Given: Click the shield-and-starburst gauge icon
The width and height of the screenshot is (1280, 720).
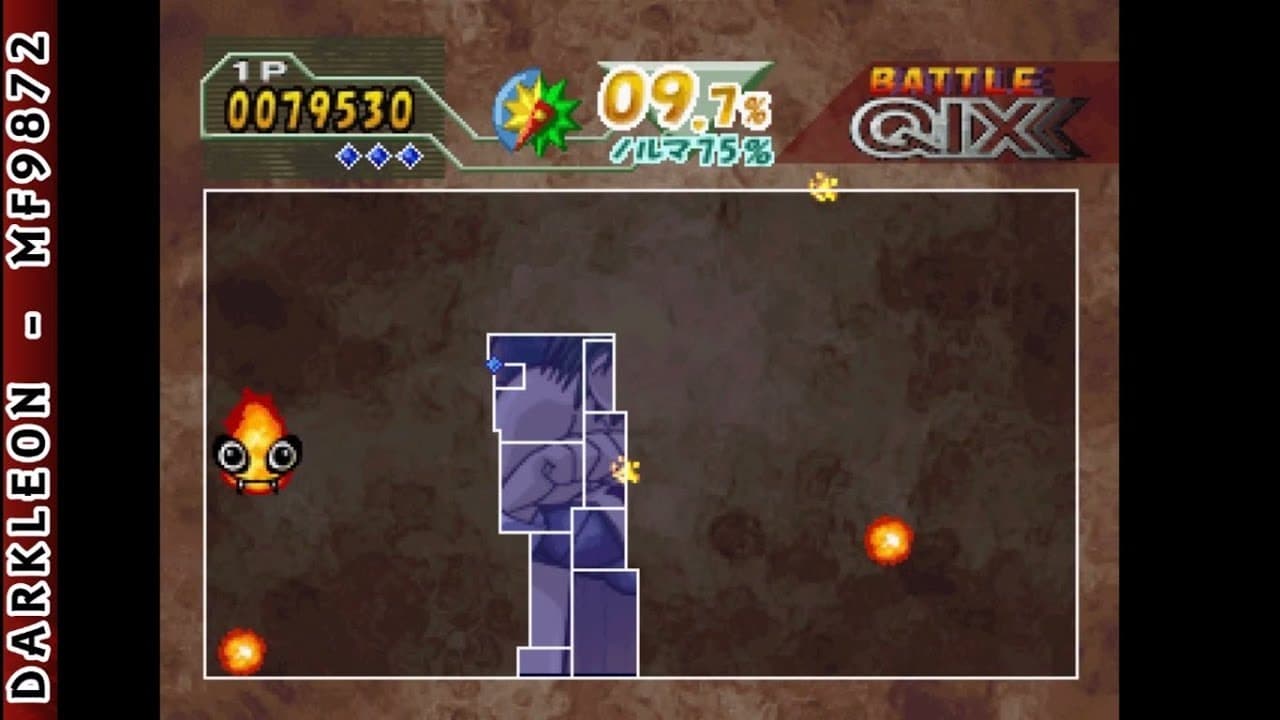Looking at the screenshot, I should (537, 111).
